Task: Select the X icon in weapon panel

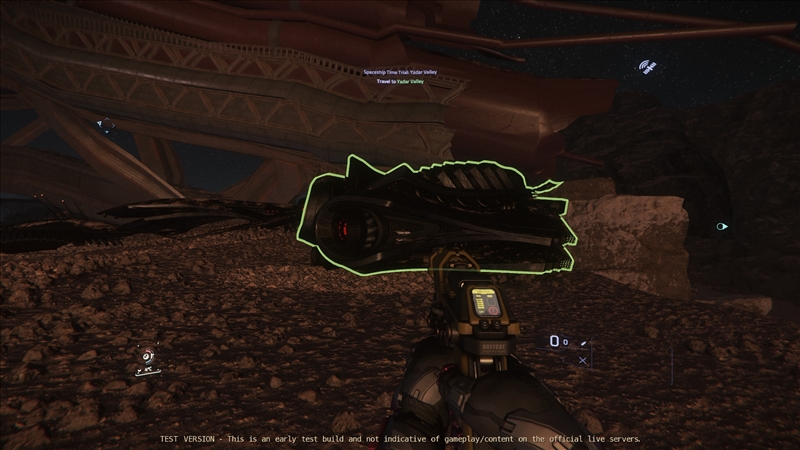Action: (583, 360)
